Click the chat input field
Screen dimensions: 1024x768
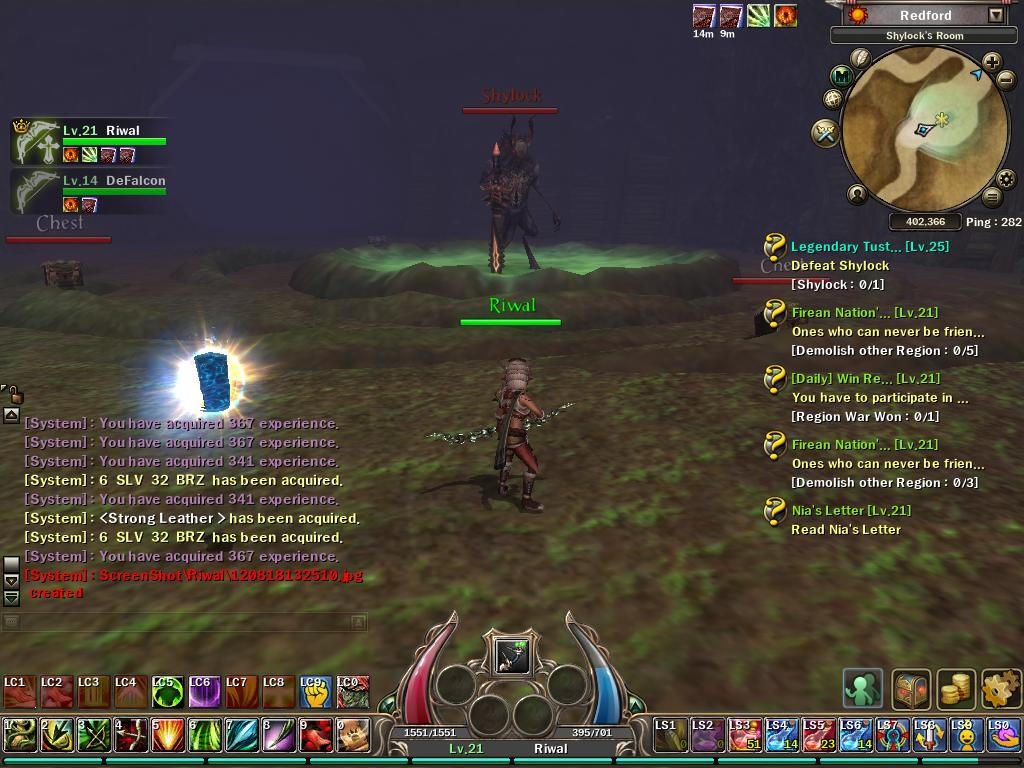pos(185,622)
